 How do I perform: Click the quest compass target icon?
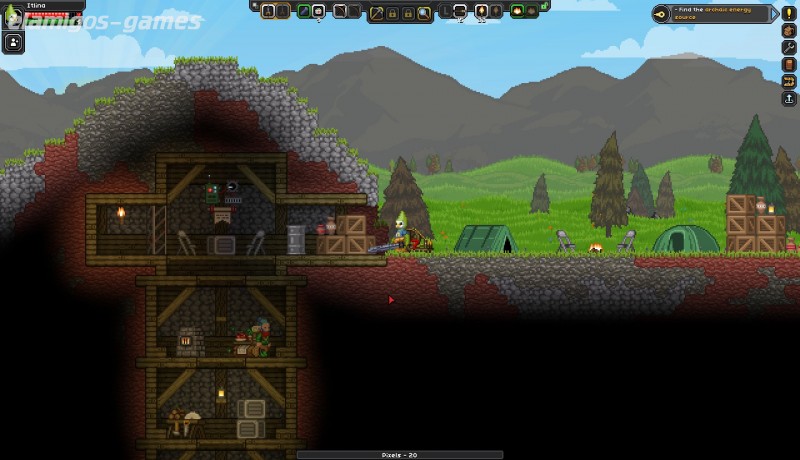coord(662,13)
